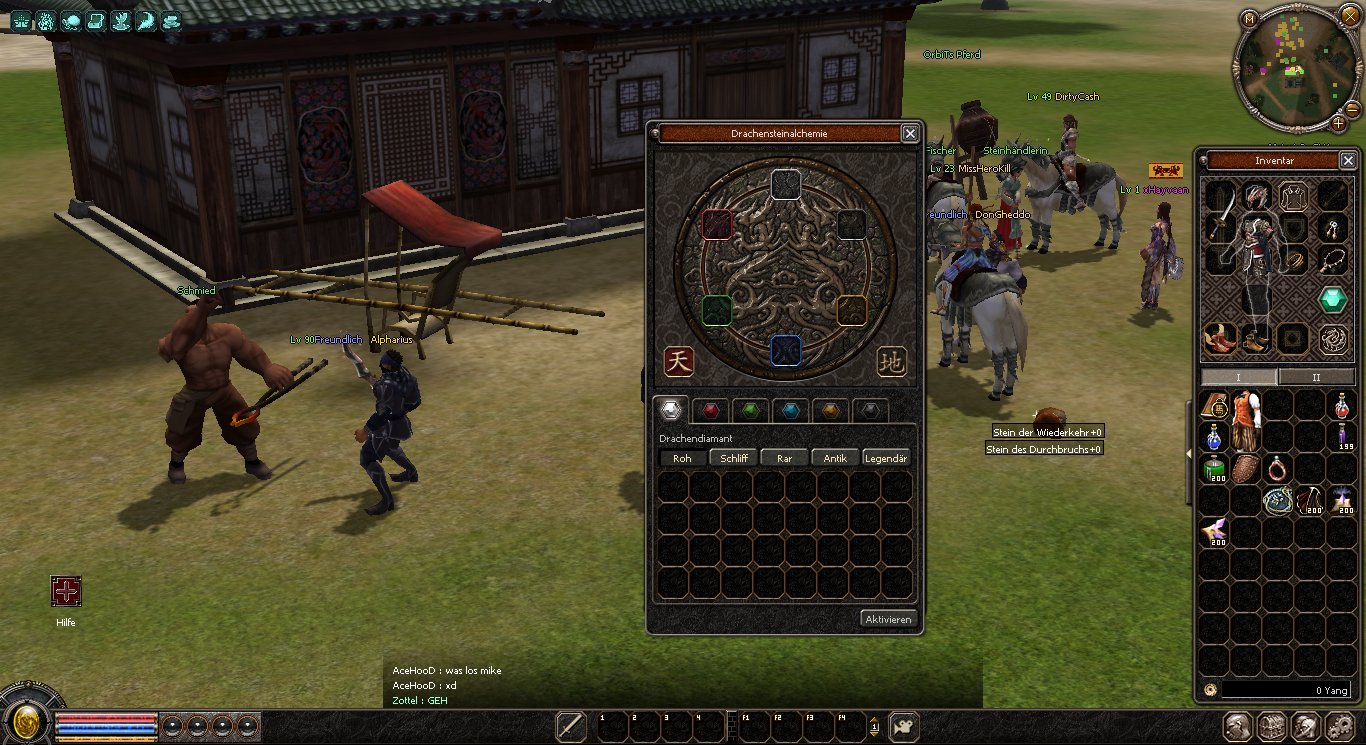Switch to inventory page II
The height and width of the screenshot is (745, 1366).
[1316, 377]
